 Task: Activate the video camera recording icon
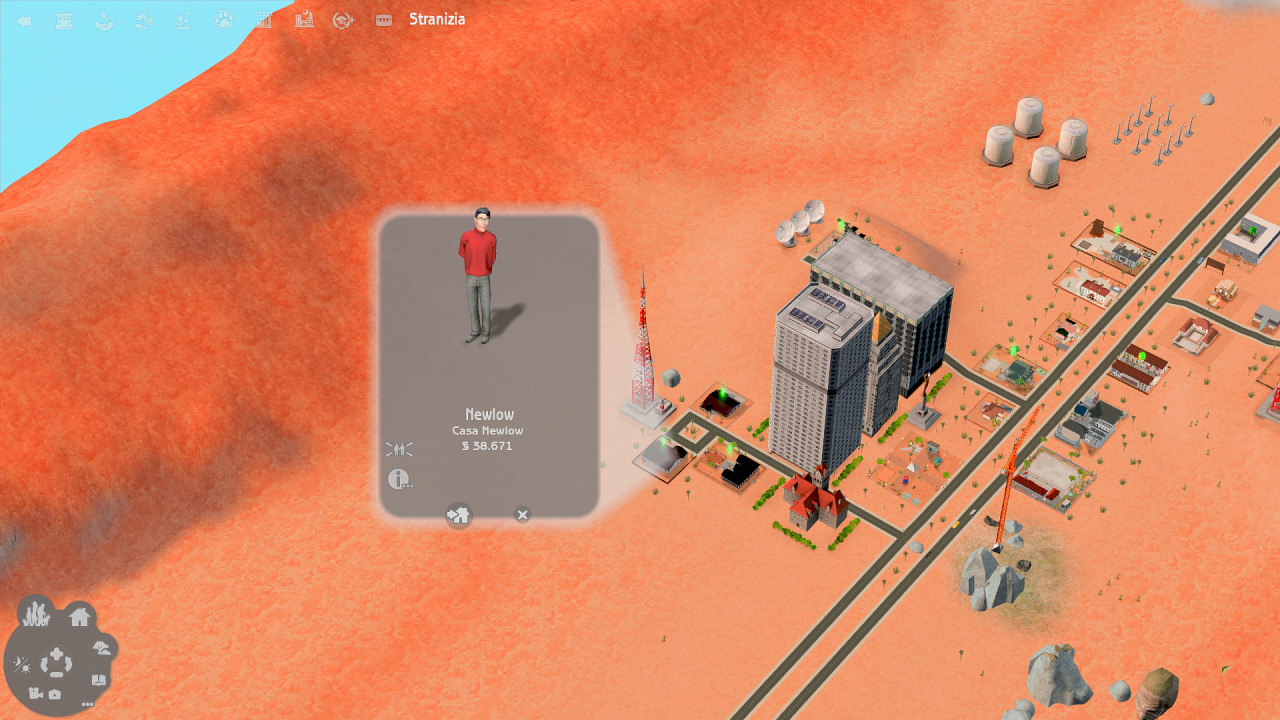35,693
